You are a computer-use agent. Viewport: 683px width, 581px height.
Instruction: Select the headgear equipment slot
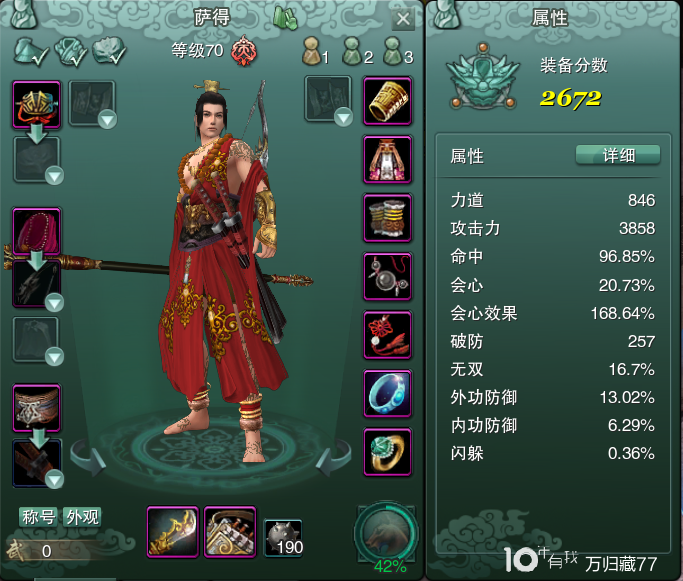[37, 104]
